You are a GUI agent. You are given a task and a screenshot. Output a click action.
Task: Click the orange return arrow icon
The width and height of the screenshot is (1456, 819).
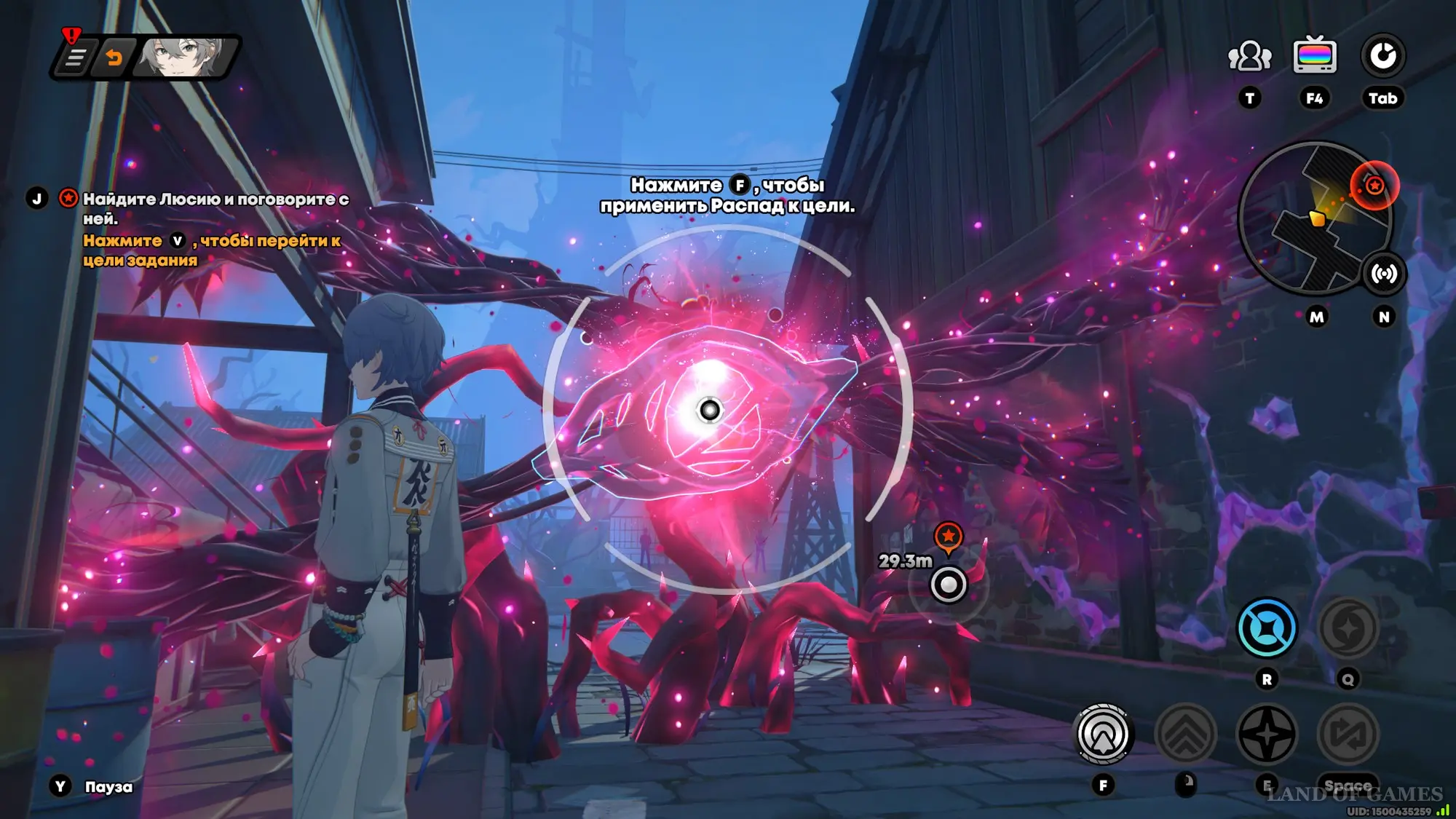coord(114,58)
